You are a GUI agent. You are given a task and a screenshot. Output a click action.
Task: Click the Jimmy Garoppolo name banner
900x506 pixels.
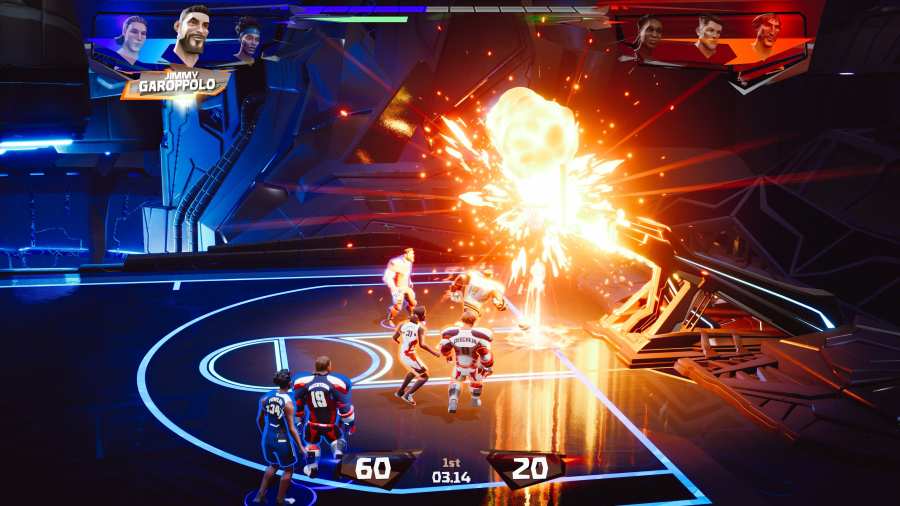[x=176, y=84]
